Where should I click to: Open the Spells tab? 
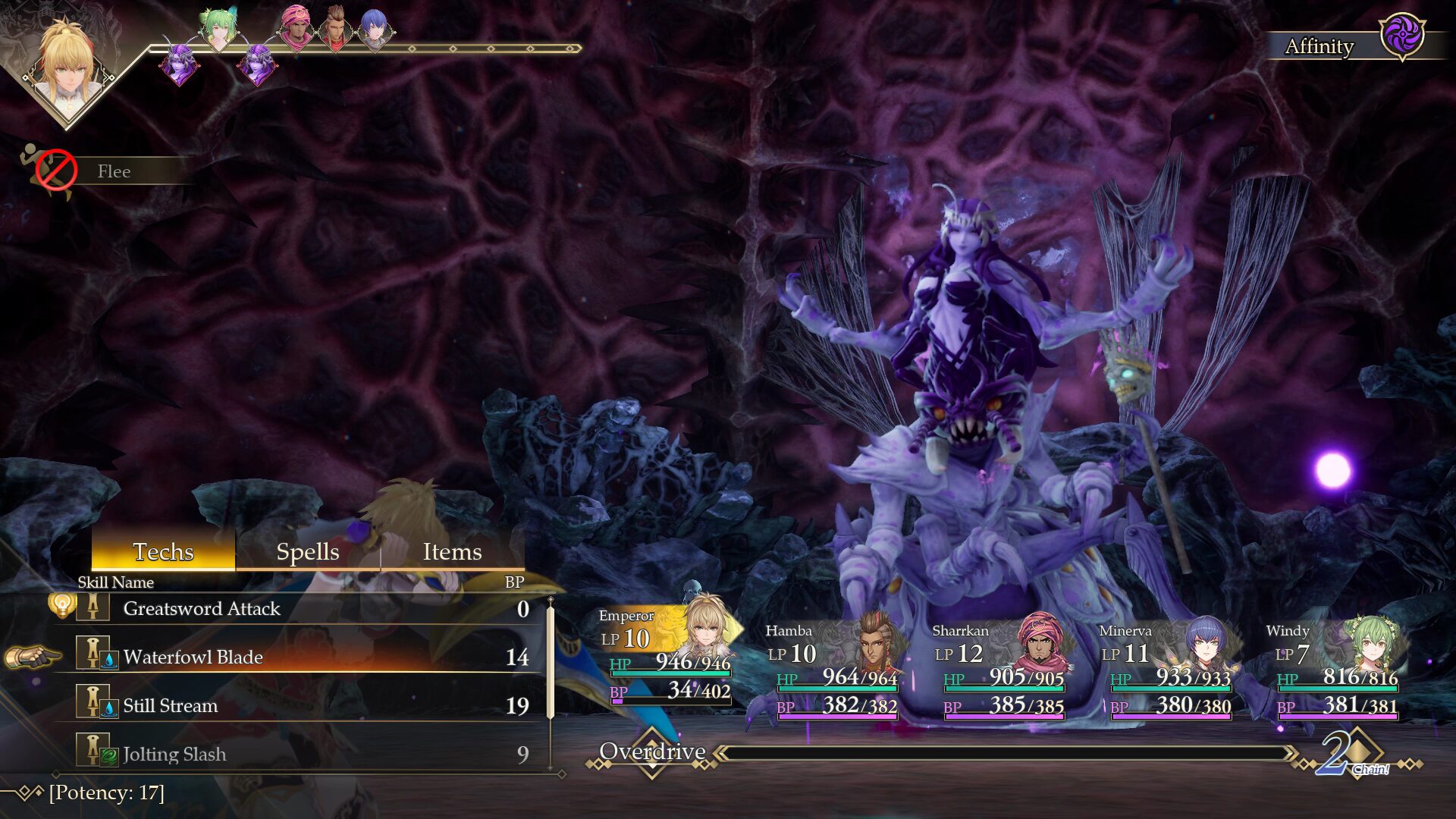(x=307, y=551)
